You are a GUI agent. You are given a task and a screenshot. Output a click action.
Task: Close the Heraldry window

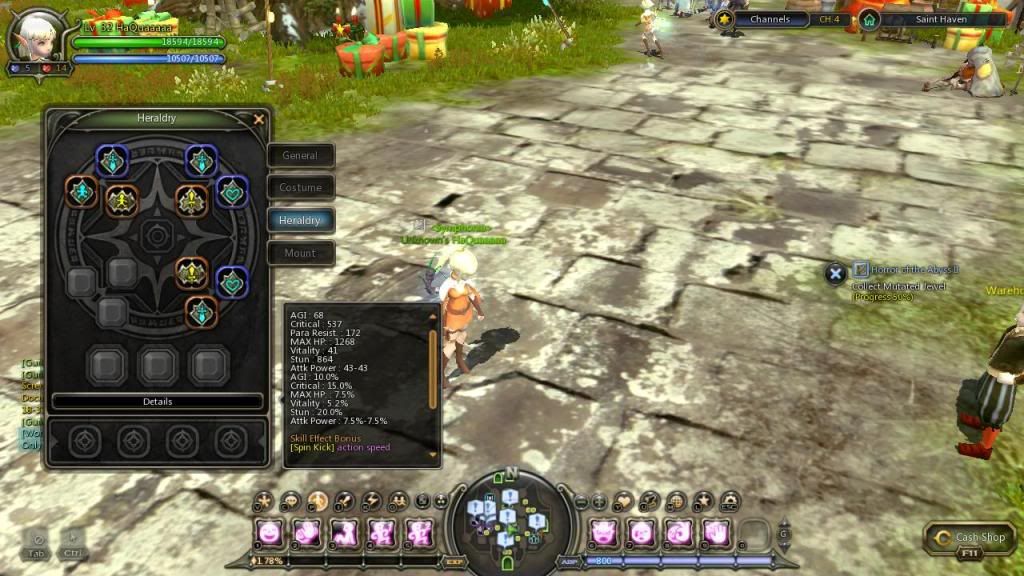click(x=259, y=120)
